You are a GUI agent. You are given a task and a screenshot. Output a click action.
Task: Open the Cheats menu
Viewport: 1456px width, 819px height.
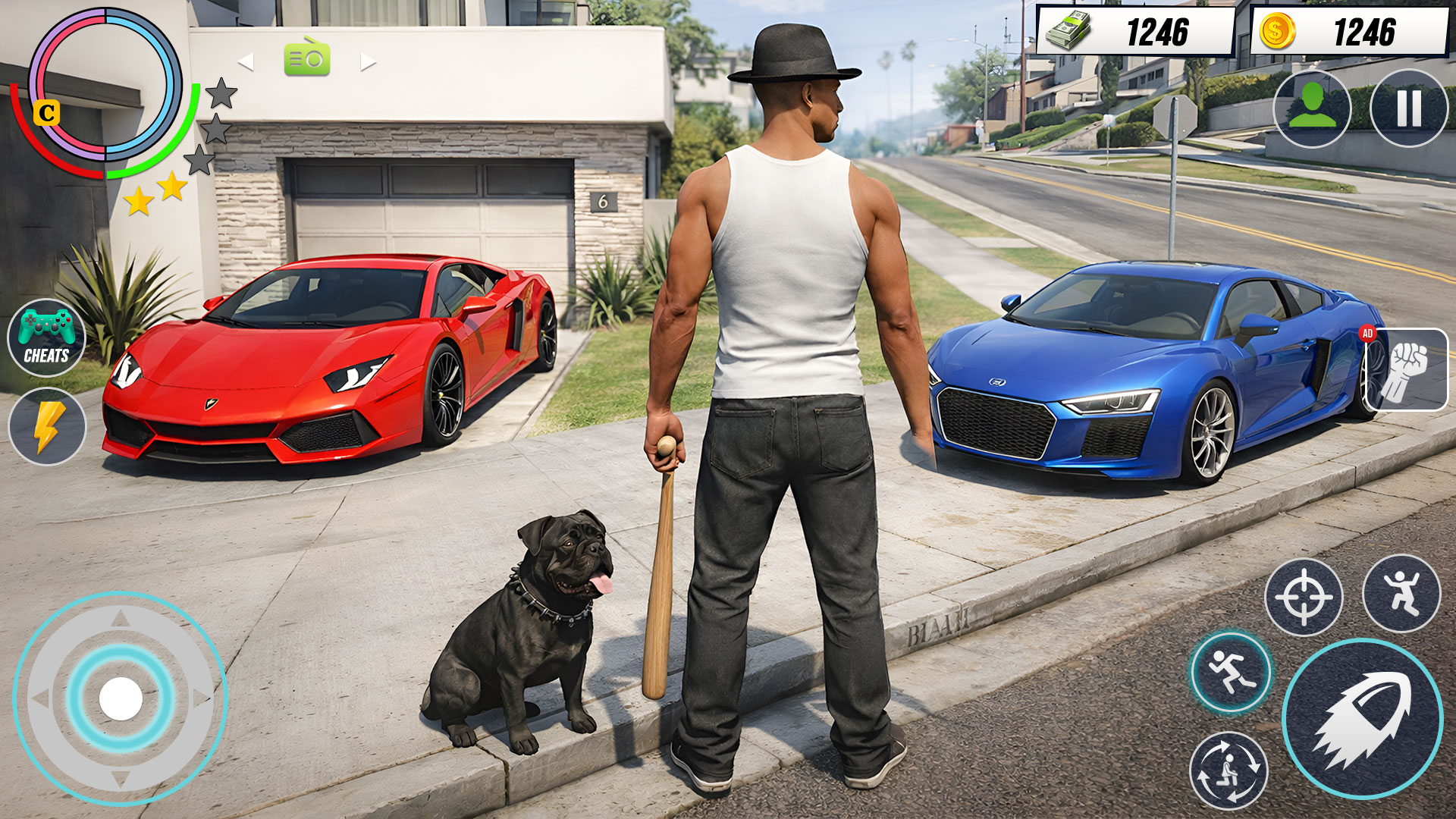[x=46, y=338]
